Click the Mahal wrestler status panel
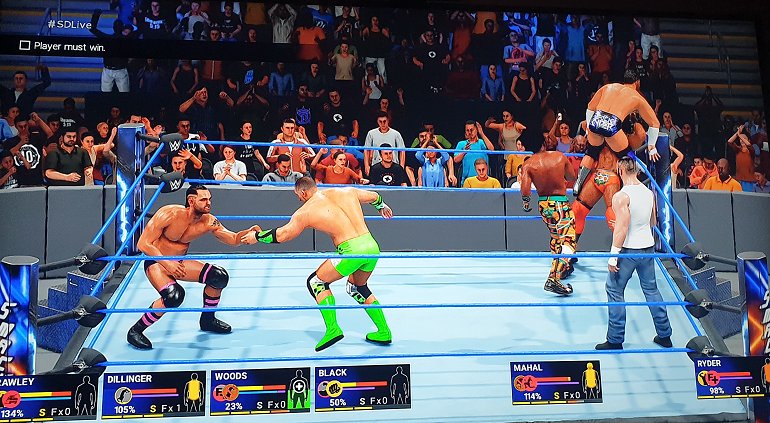 point(555,382)
